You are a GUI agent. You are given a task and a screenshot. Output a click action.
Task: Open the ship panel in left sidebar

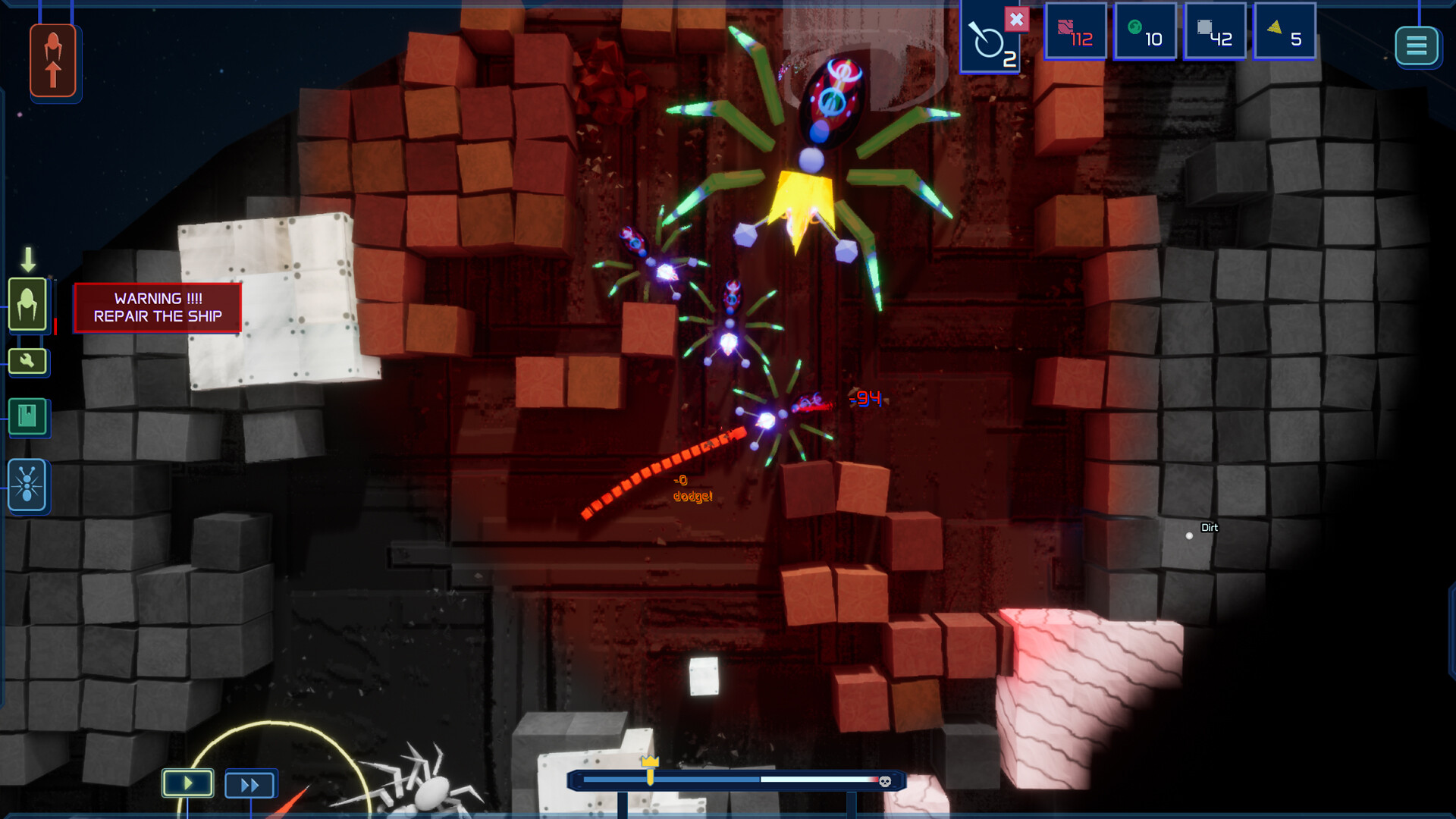pos(27,303)
